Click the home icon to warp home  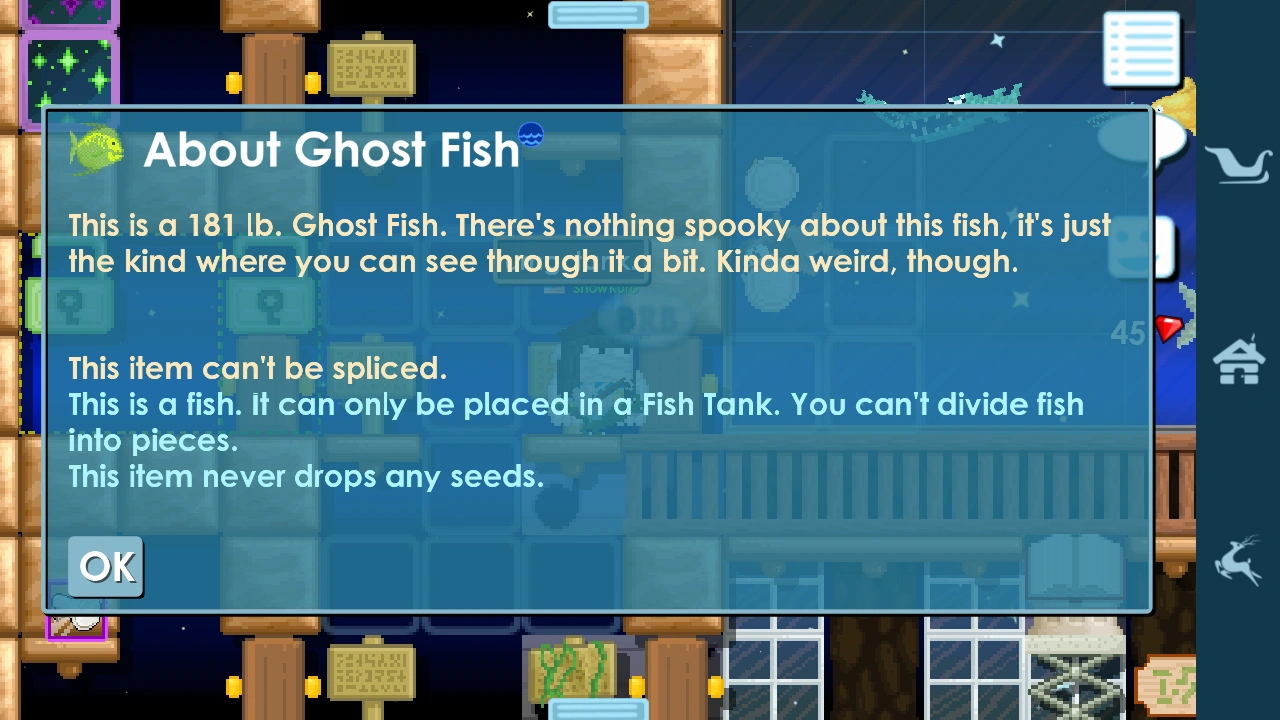1238,360
